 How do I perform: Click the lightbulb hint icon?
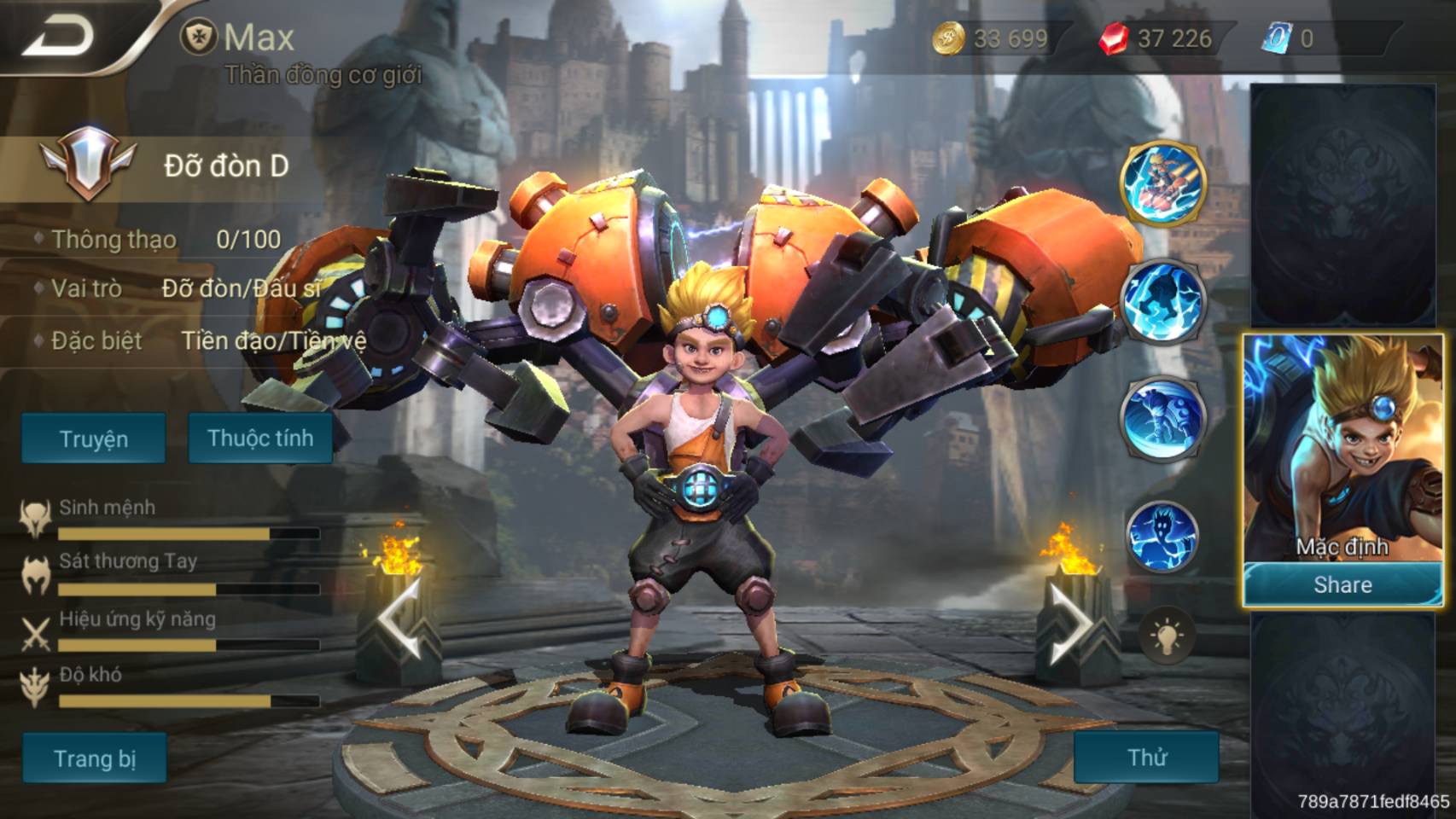(x=1166, y=636)
